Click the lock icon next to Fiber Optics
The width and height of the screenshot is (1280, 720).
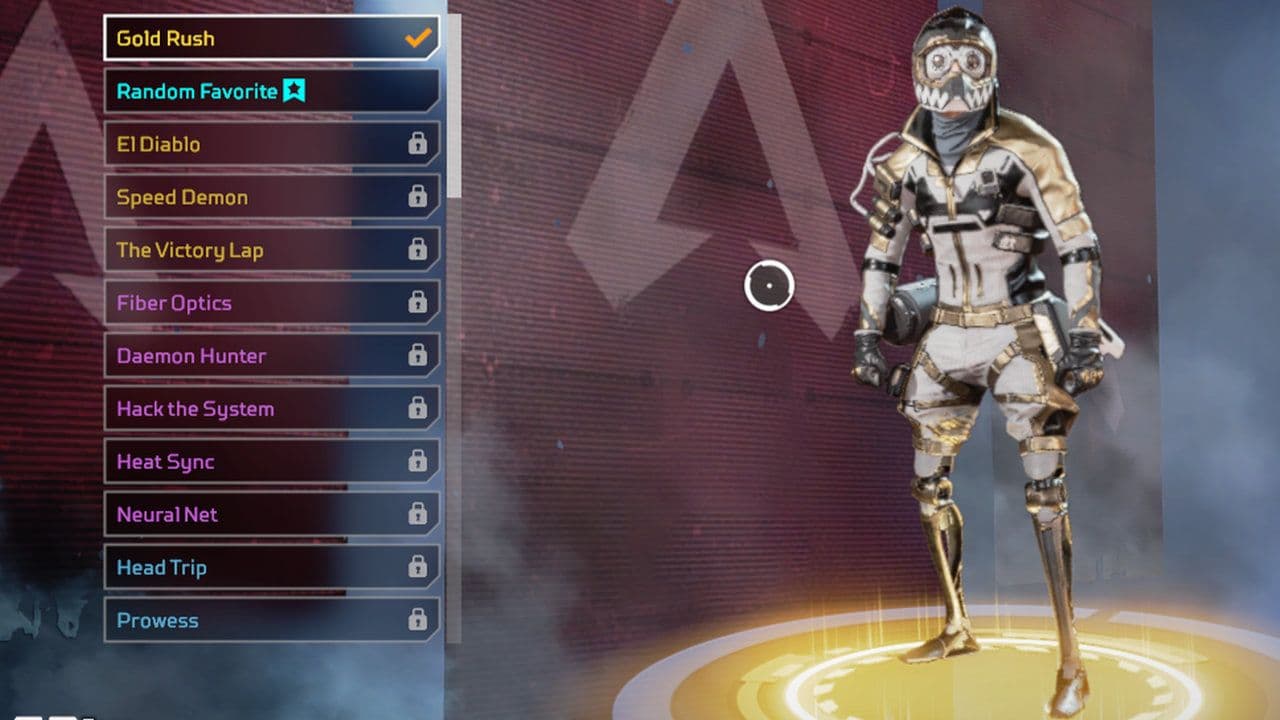[418, 303]
